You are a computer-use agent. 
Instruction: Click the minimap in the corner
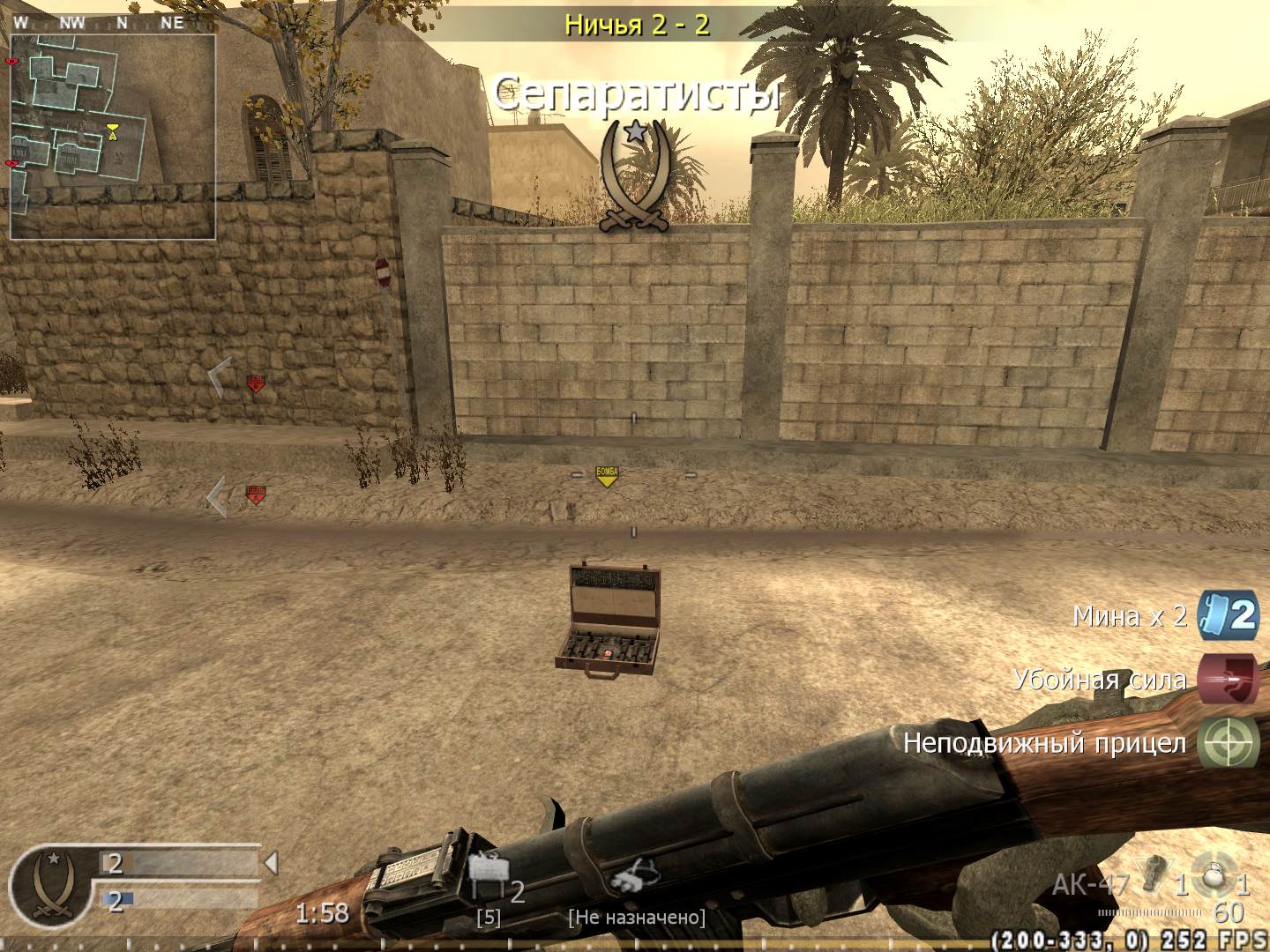(x=113, y=137)
